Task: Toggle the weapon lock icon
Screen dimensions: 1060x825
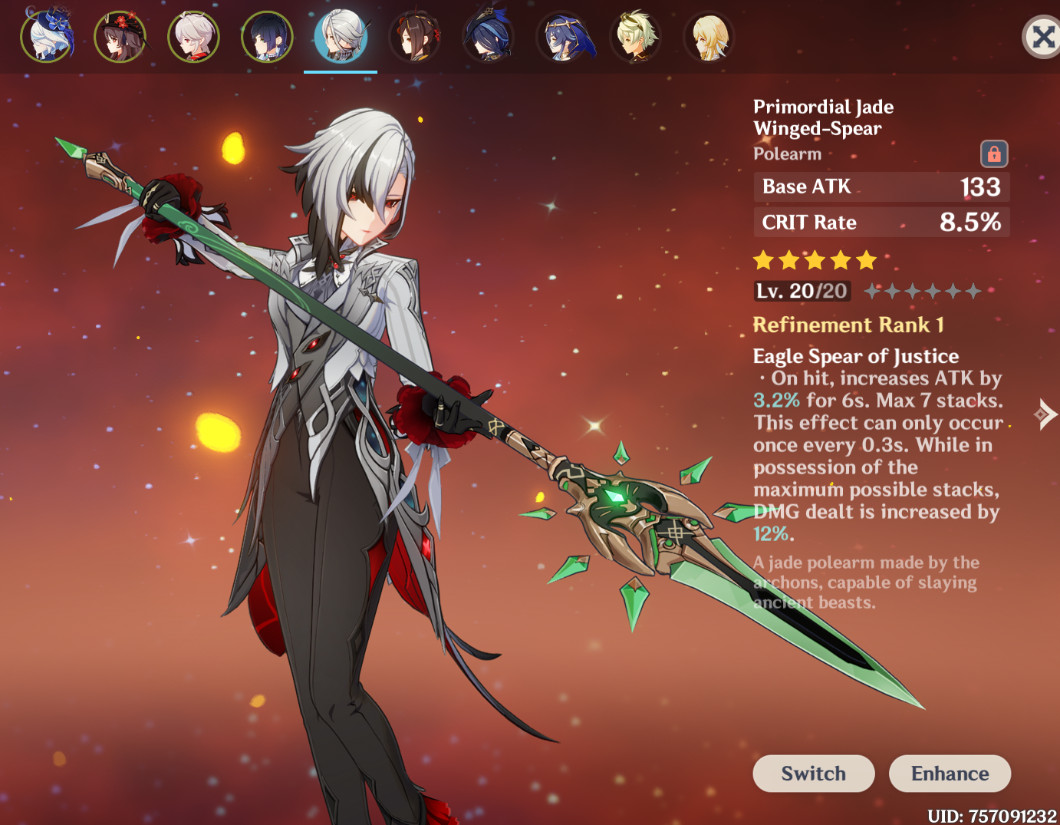Action: tap(994, 154)
